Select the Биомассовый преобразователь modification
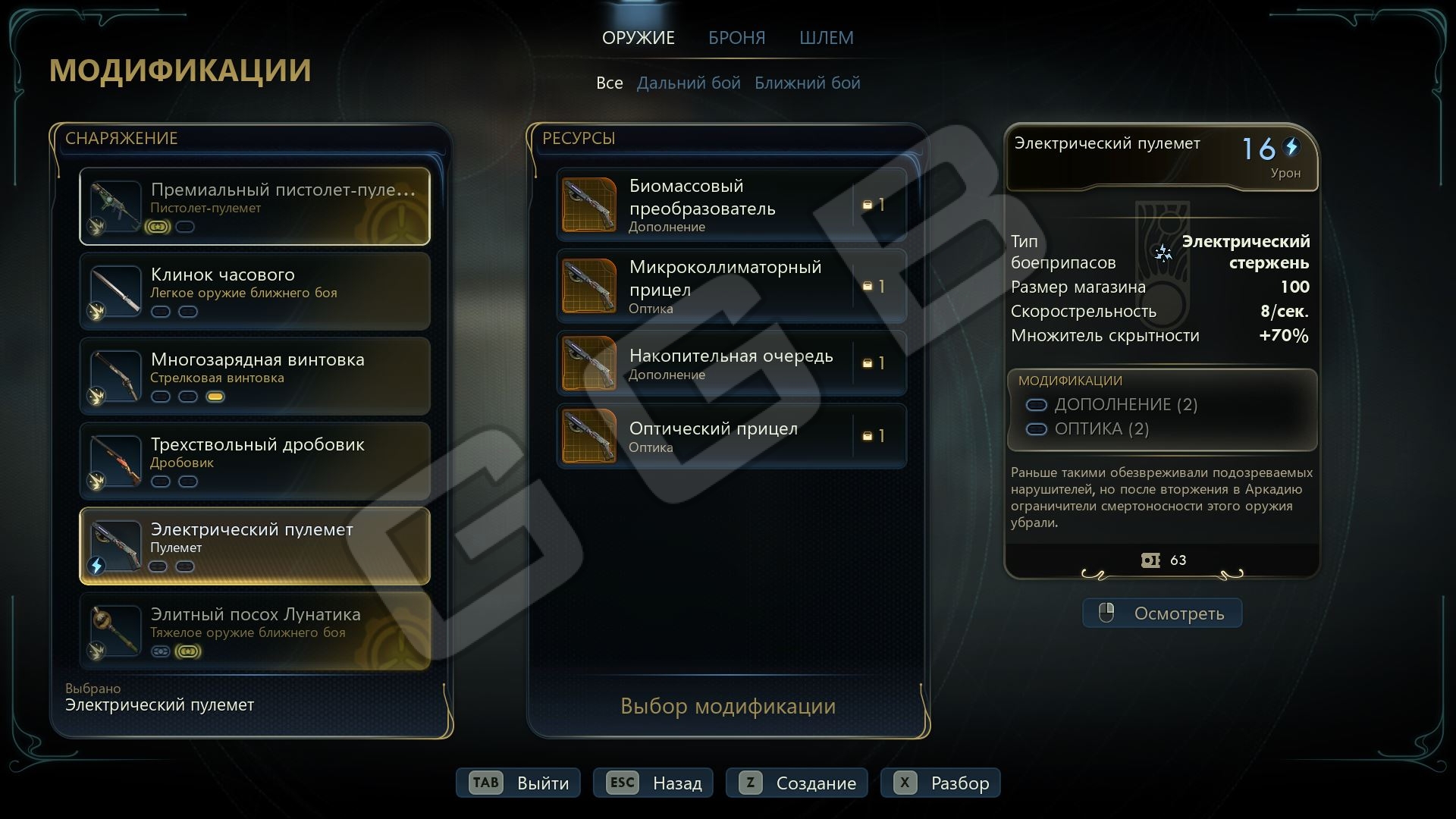The height and width of the screenshot is (819, 1456). pyautogui.click(x=731, y=205)
